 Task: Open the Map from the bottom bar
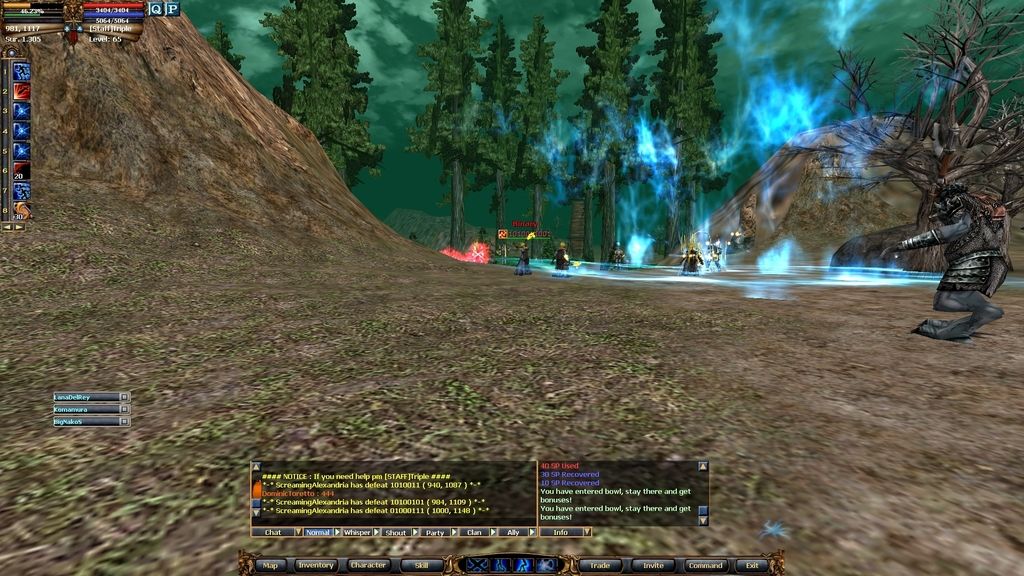point(270,565)
